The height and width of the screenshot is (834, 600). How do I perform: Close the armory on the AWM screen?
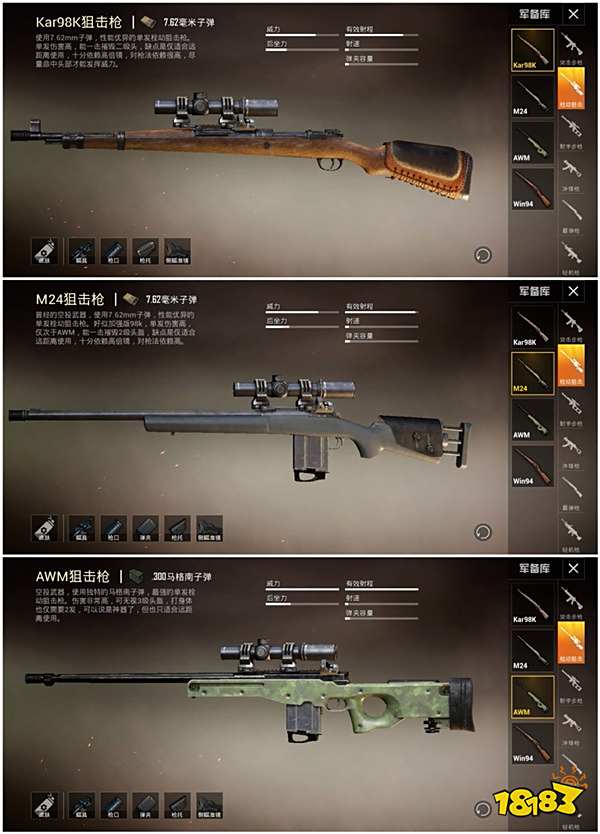573,569
